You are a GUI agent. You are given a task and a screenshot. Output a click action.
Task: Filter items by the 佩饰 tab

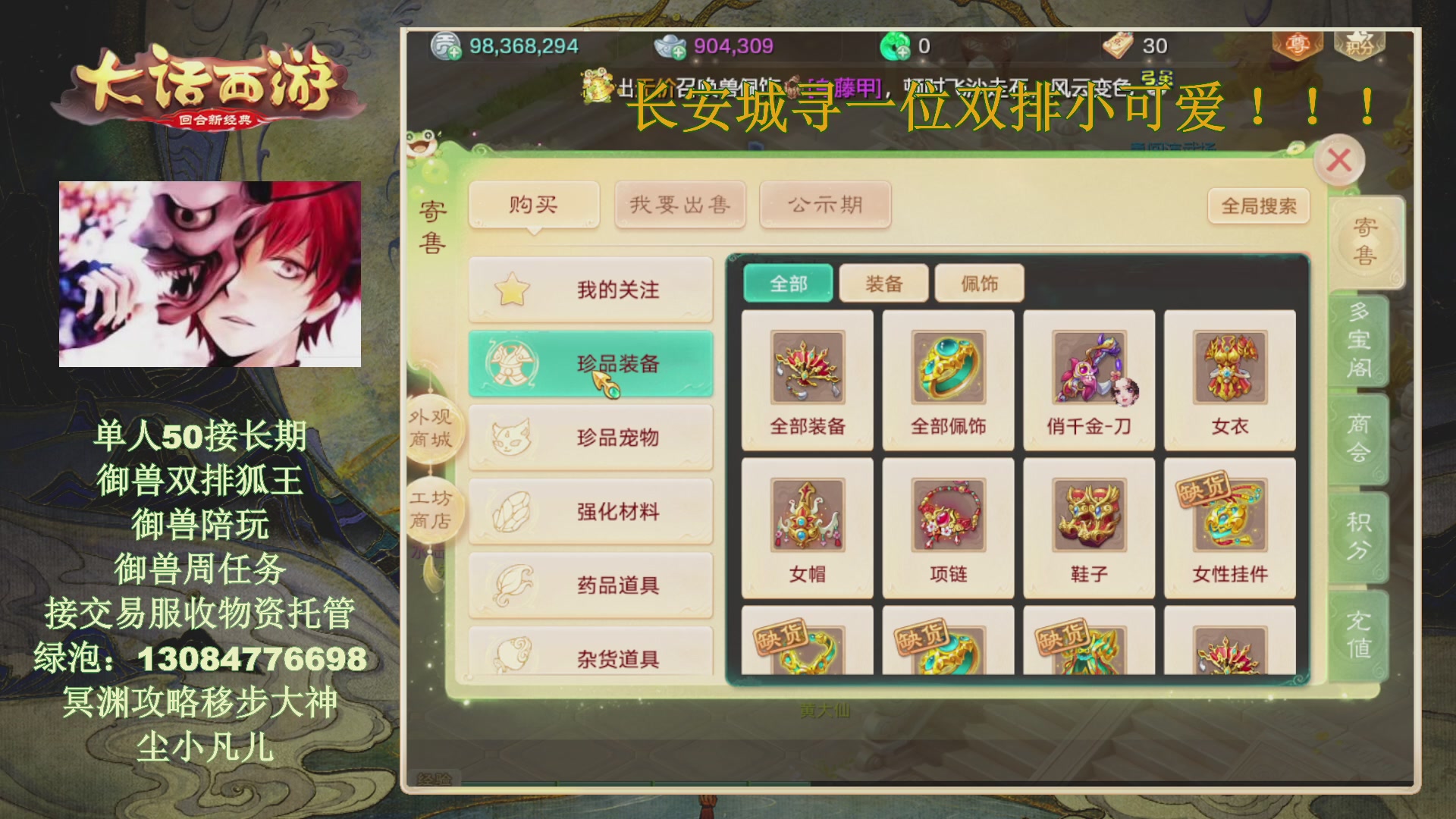pos(980,282)
